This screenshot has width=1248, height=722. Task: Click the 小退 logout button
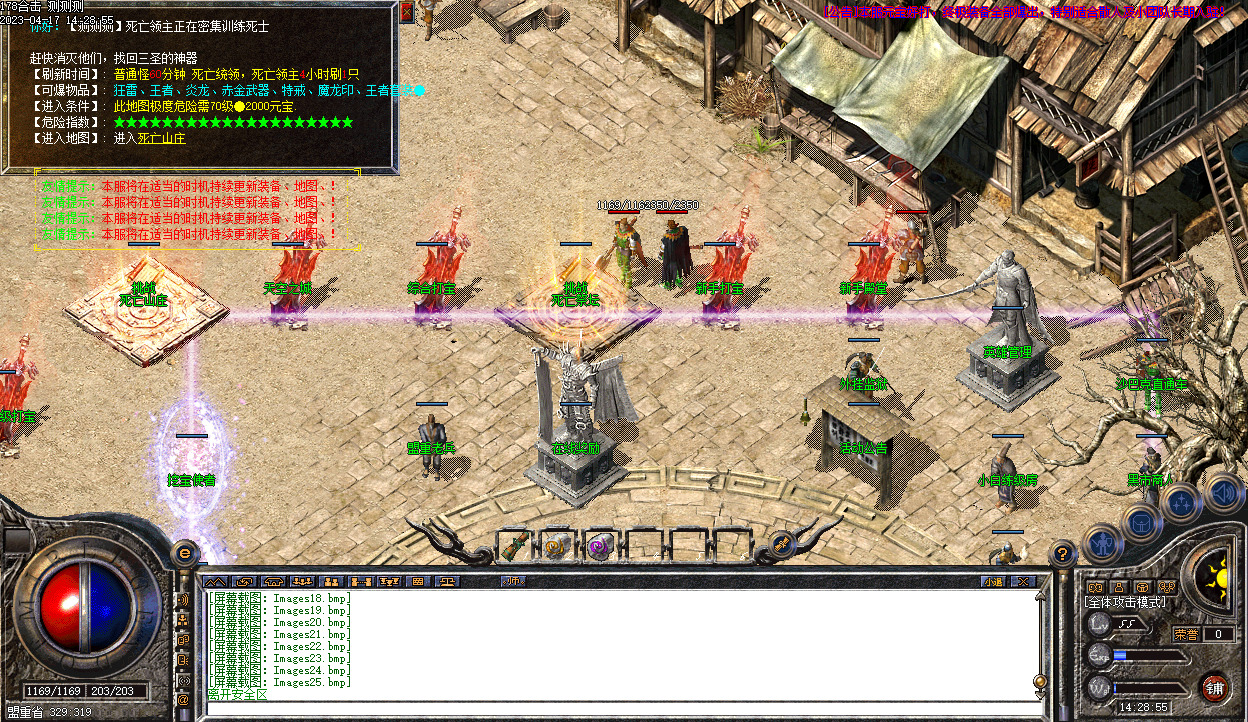tap(992, 581)
